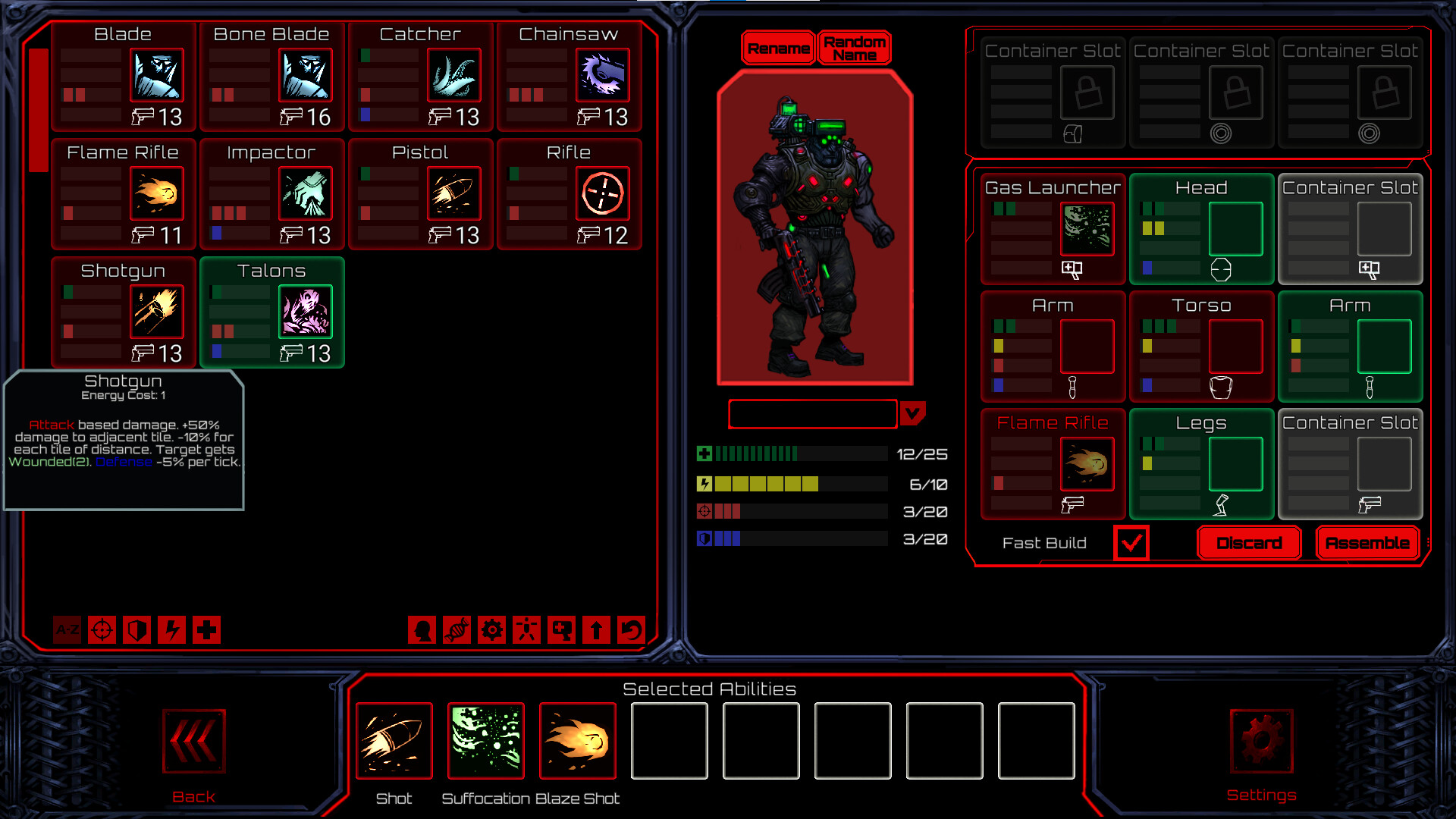Open the gear settings icon above the abilities

[492, 630]
